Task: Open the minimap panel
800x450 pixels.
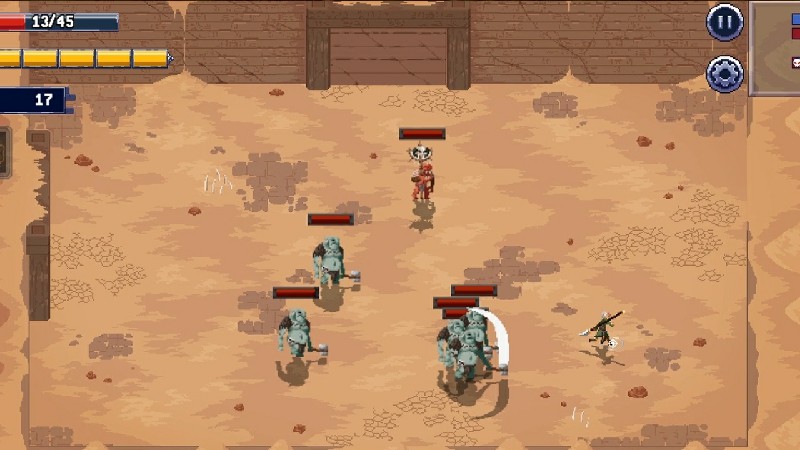Action: coord(777,48)
